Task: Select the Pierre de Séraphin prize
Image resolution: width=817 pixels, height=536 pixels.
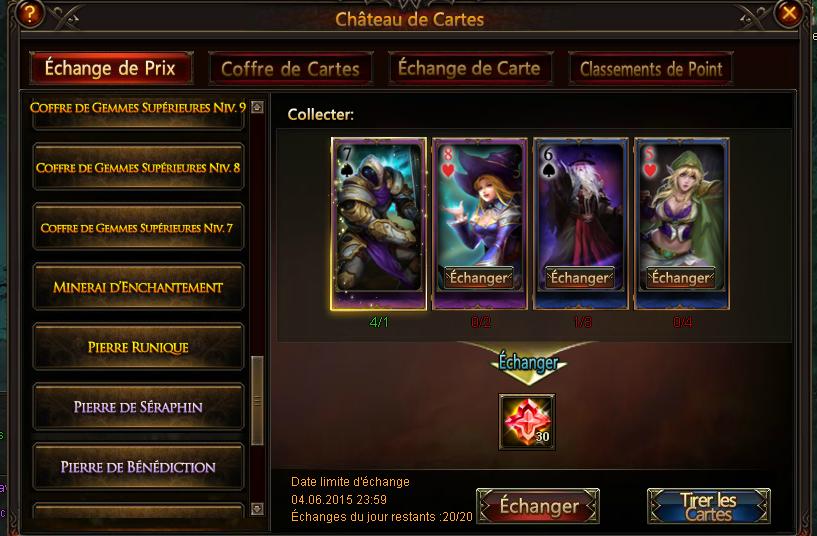Action: [138, 407]
